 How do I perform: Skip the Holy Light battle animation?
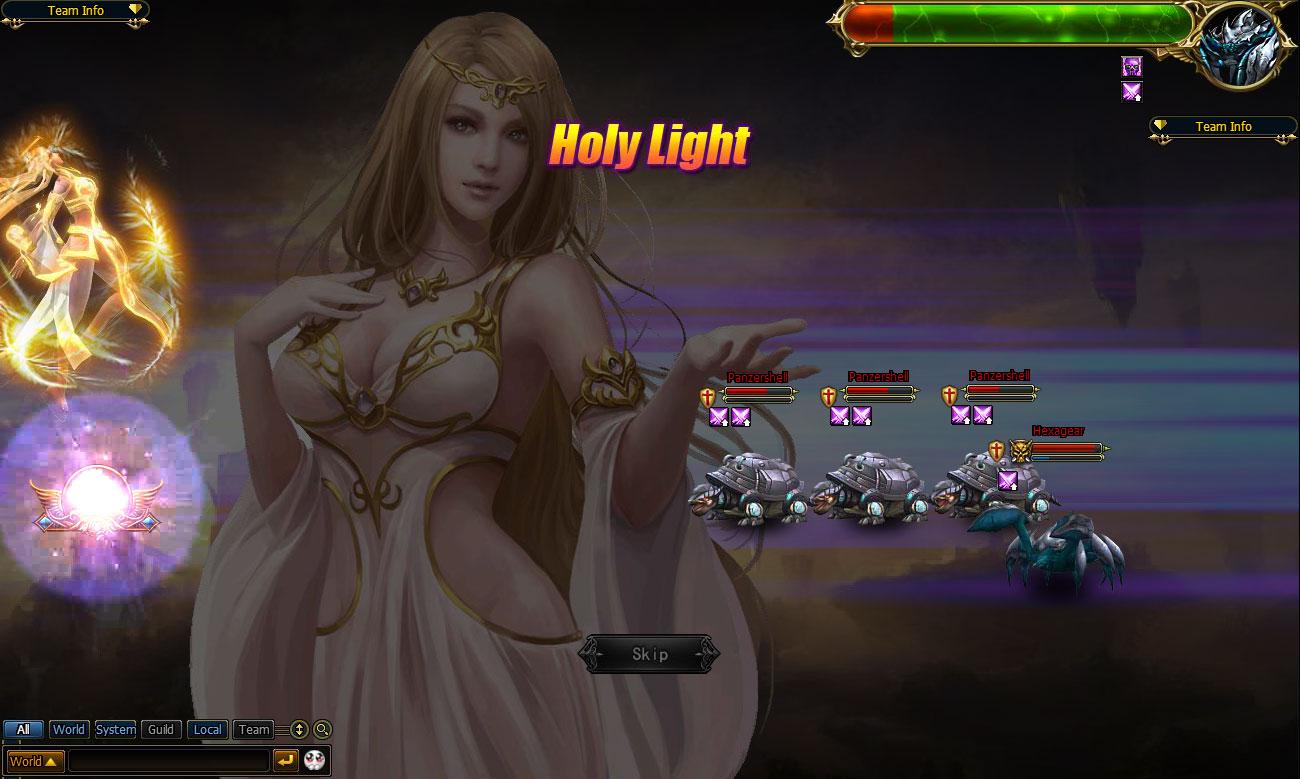[x=649, y=654]
